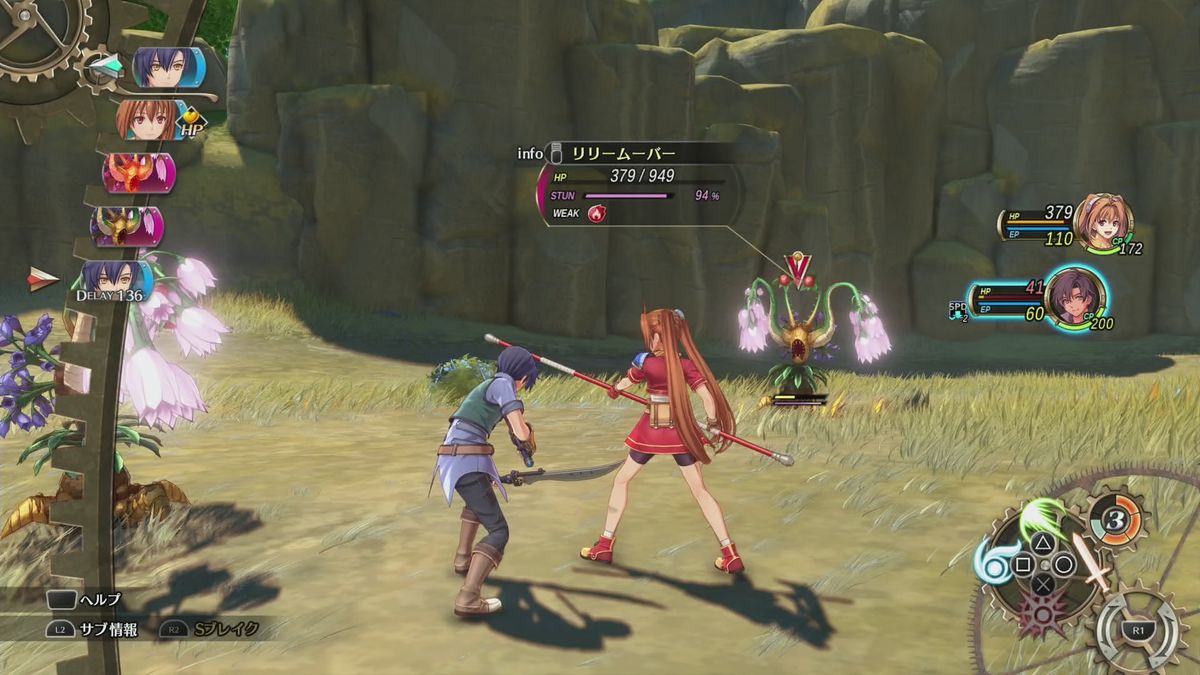
Task: Select Estelle's party status portrait
Action: pyautogui.click(x=1102, y=222)
